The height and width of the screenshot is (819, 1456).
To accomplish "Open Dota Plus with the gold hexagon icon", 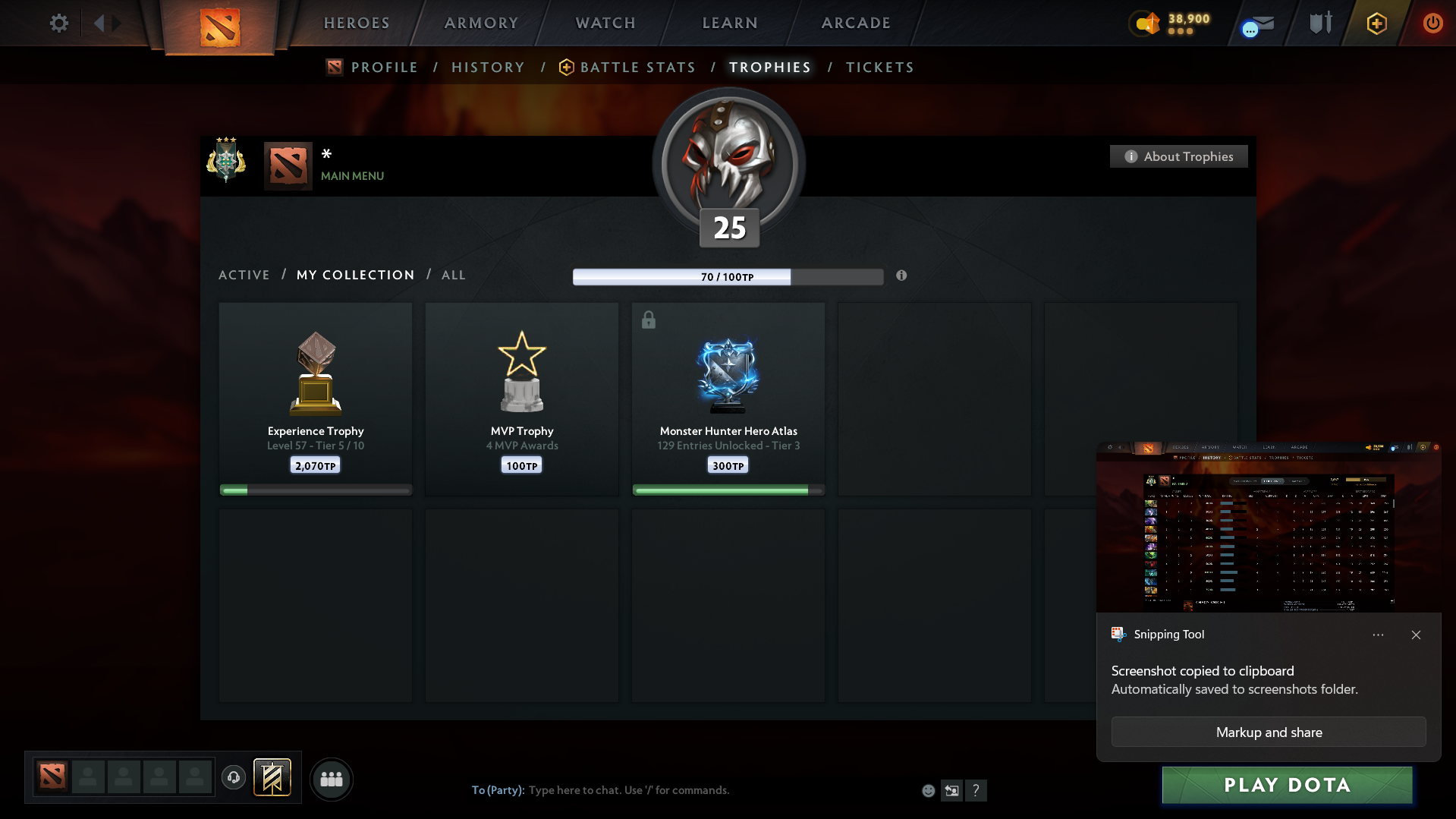I will tap(1376, 24).
